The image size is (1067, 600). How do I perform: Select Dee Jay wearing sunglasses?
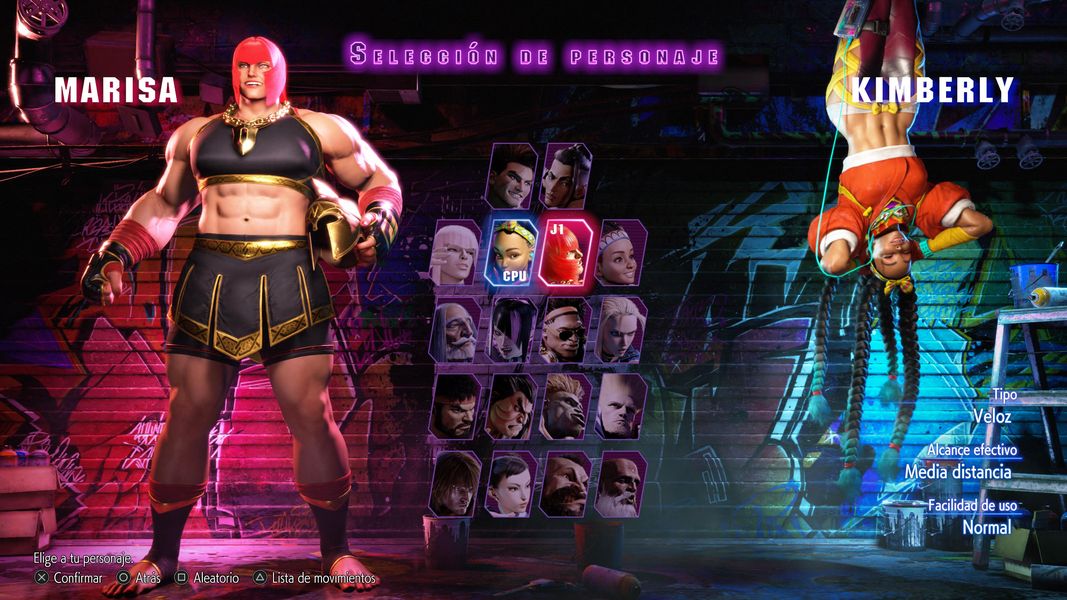pos(567,330)
